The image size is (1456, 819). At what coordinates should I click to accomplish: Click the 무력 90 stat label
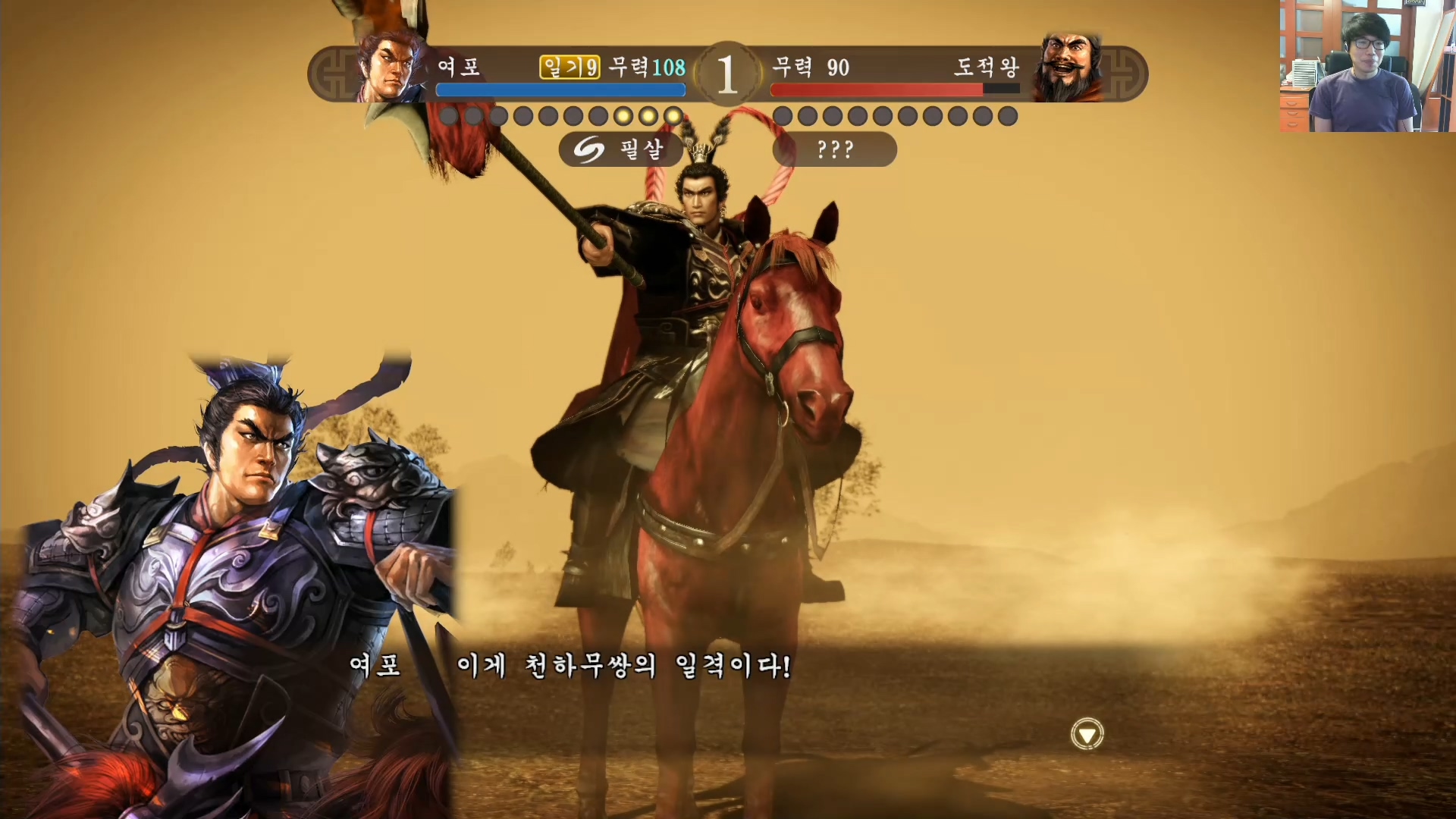(808, 67)
